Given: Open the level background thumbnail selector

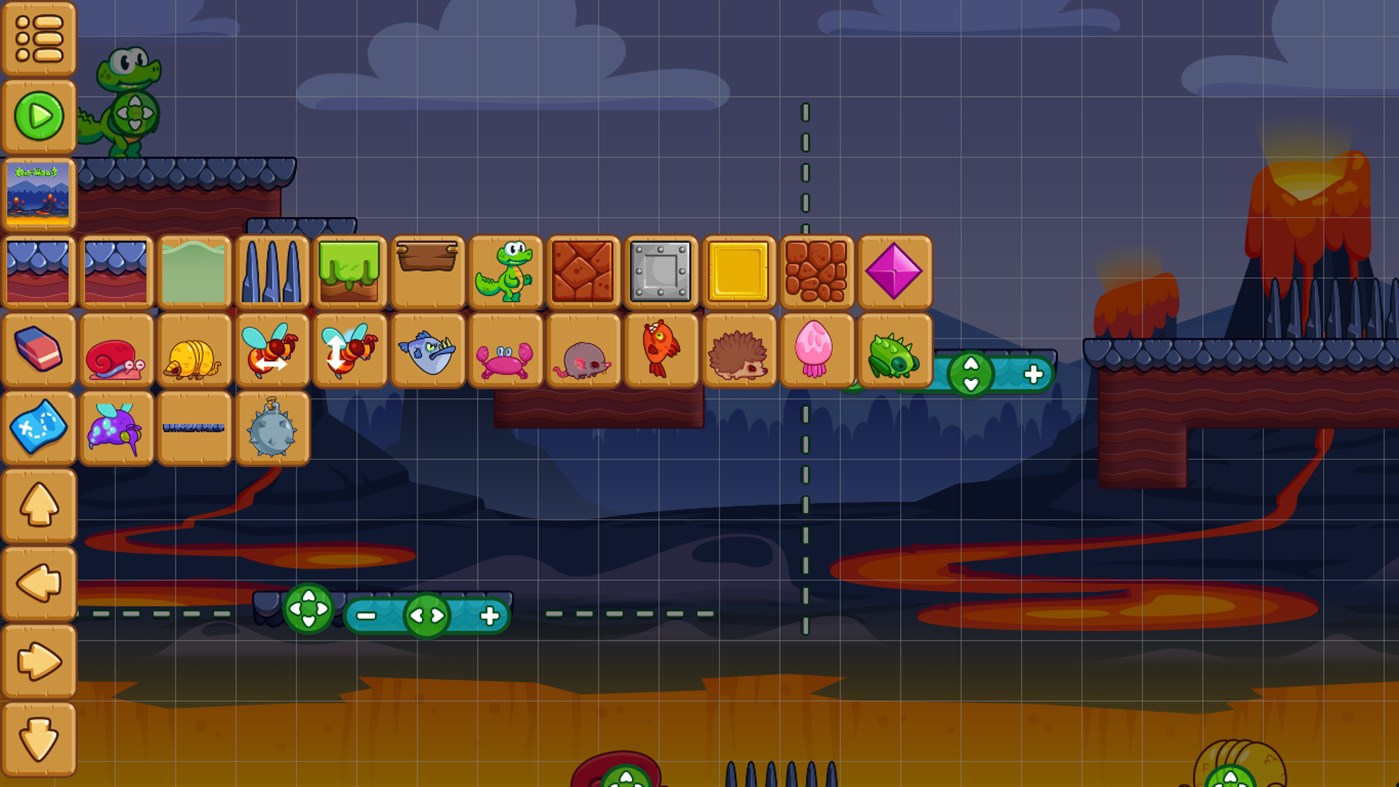Looking at the screenshot, I should tap(38, 192).
